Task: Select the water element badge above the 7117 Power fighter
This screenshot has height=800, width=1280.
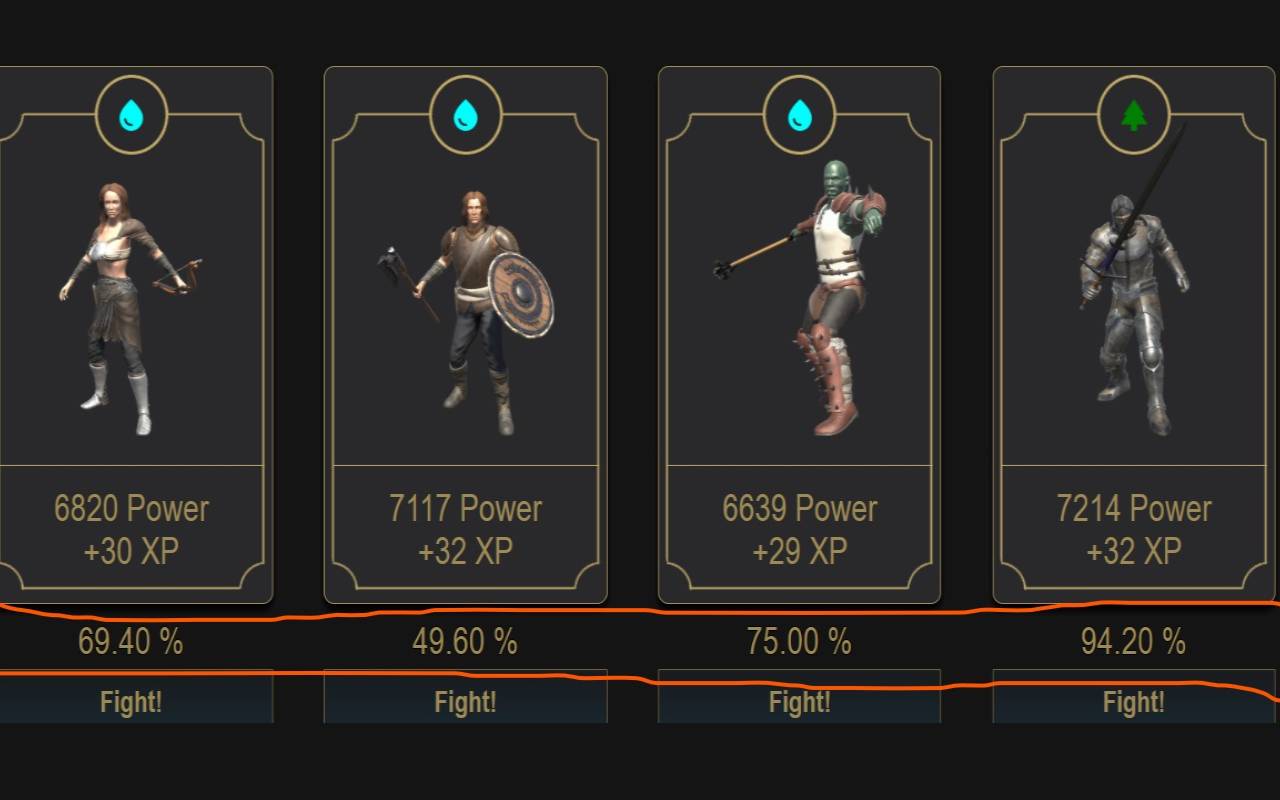Action: 466,113
